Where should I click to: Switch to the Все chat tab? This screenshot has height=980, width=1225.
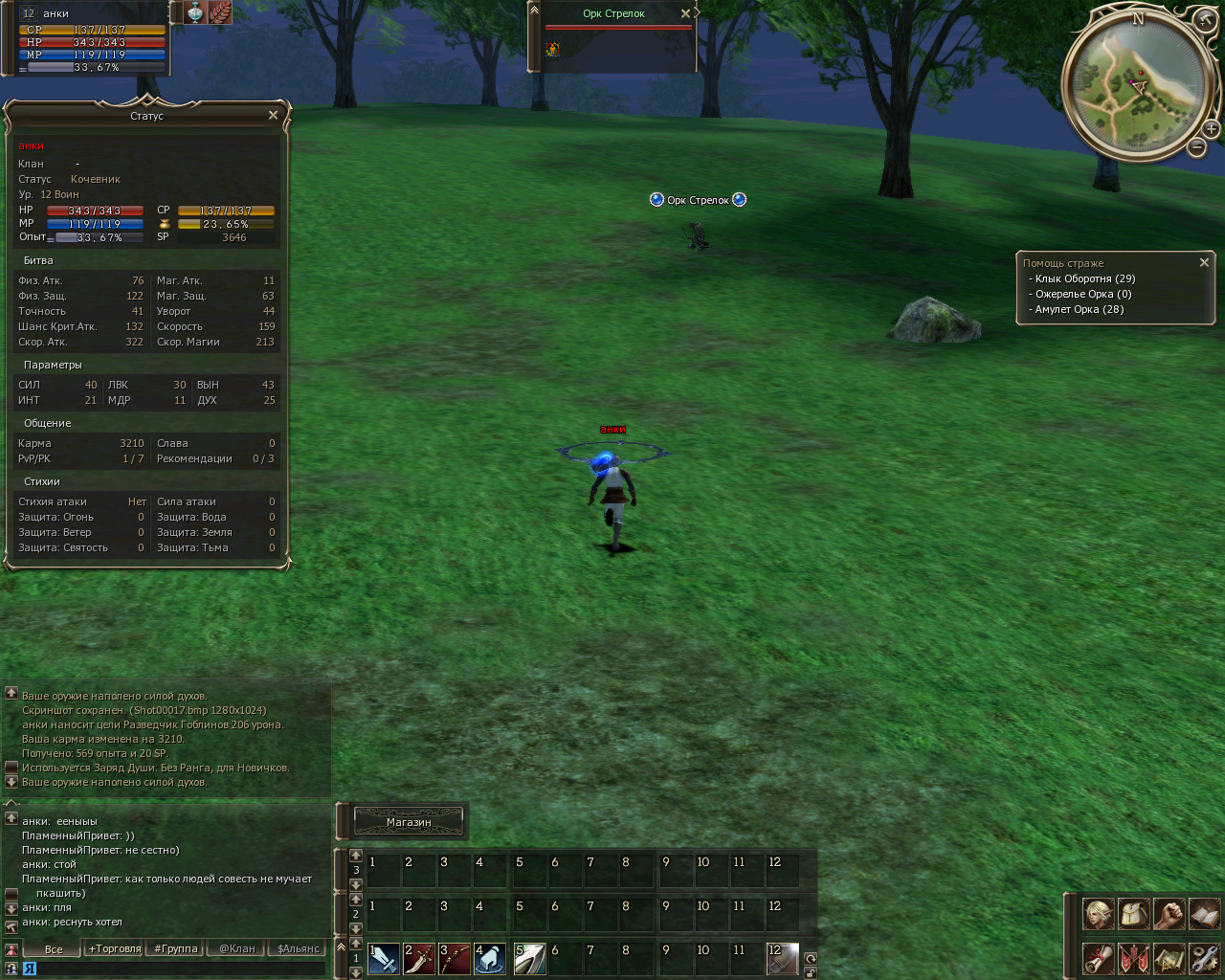click(x=54, y=949)
